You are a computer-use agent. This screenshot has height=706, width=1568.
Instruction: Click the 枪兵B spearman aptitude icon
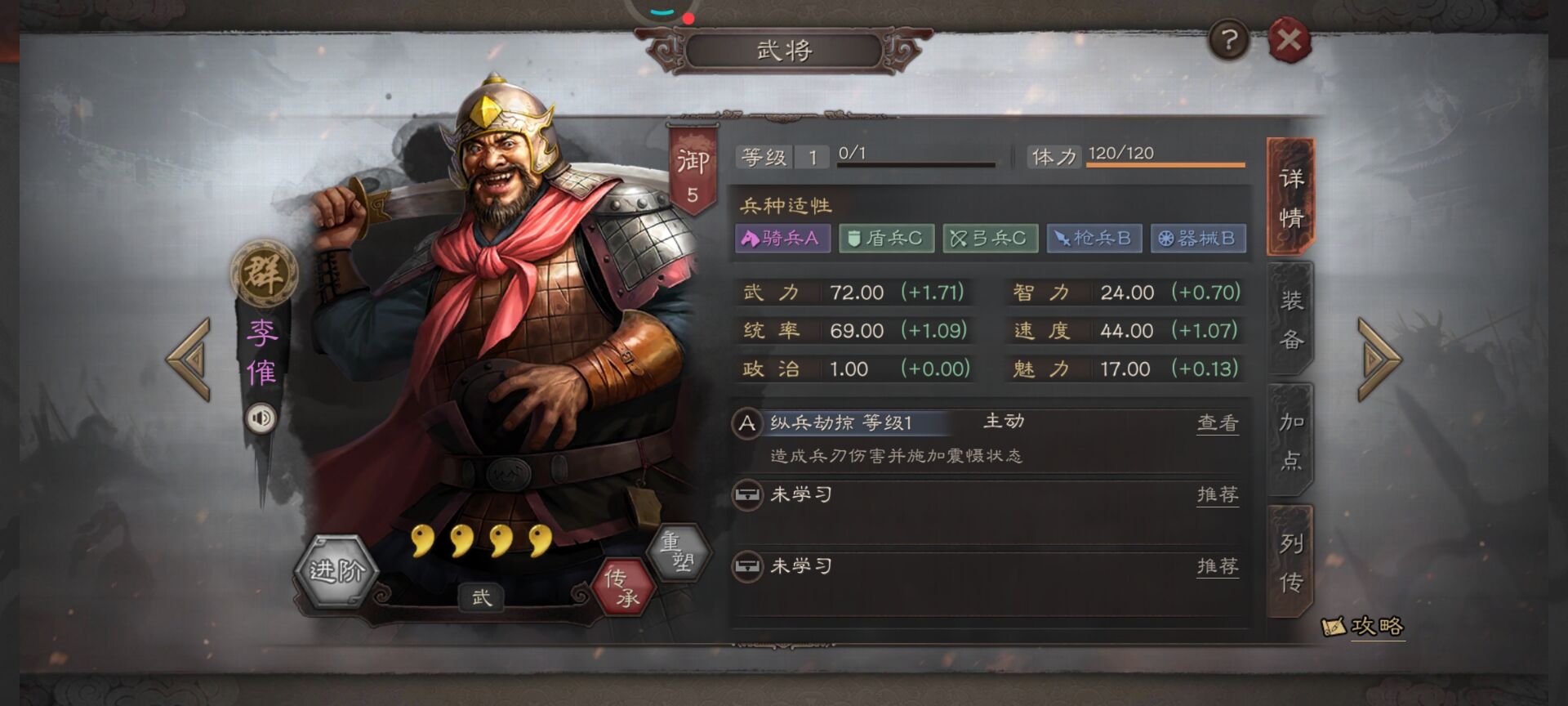coord(1094,239)
